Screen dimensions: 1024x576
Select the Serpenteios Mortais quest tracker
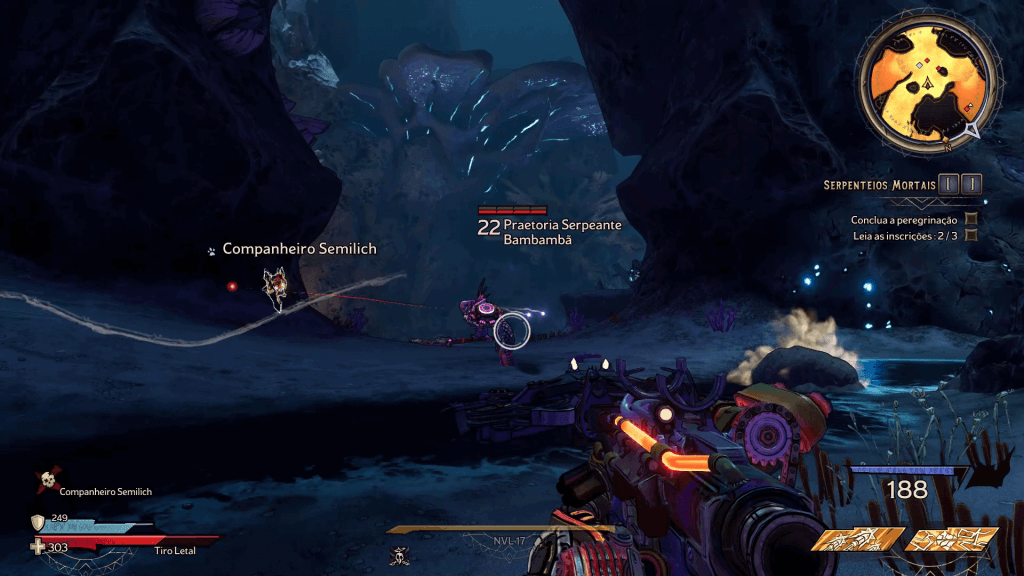880,185
